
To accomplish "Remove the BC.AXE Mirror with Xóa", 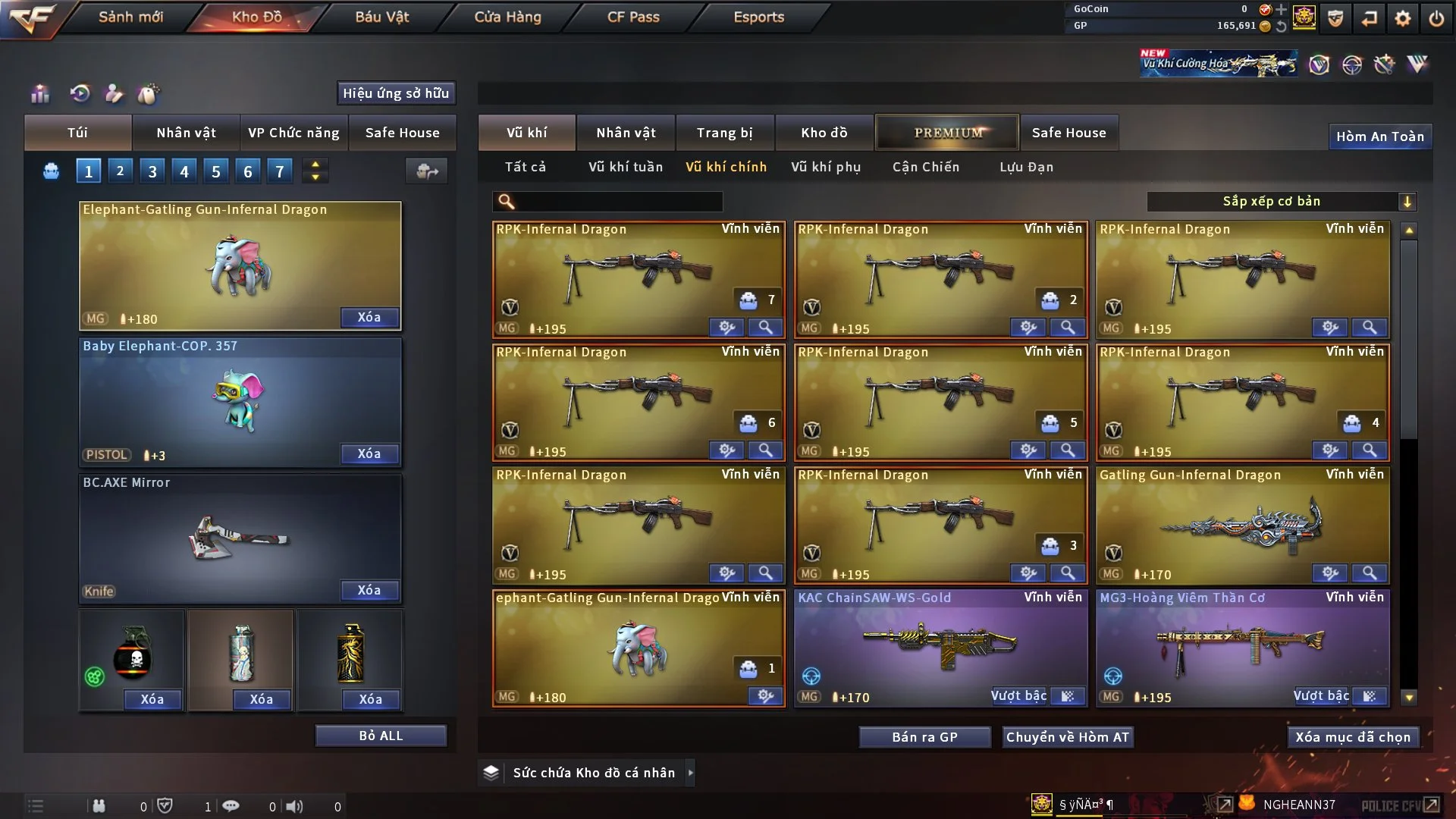I will tap(369, 590).
